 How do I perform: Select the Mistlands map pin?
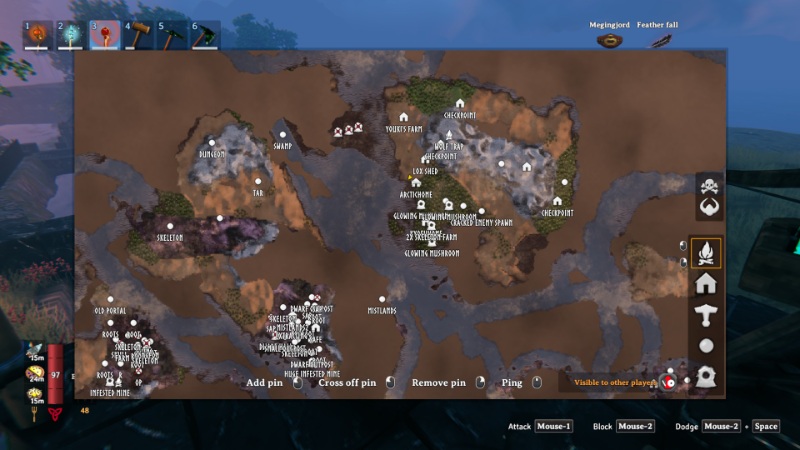(382, 299)
